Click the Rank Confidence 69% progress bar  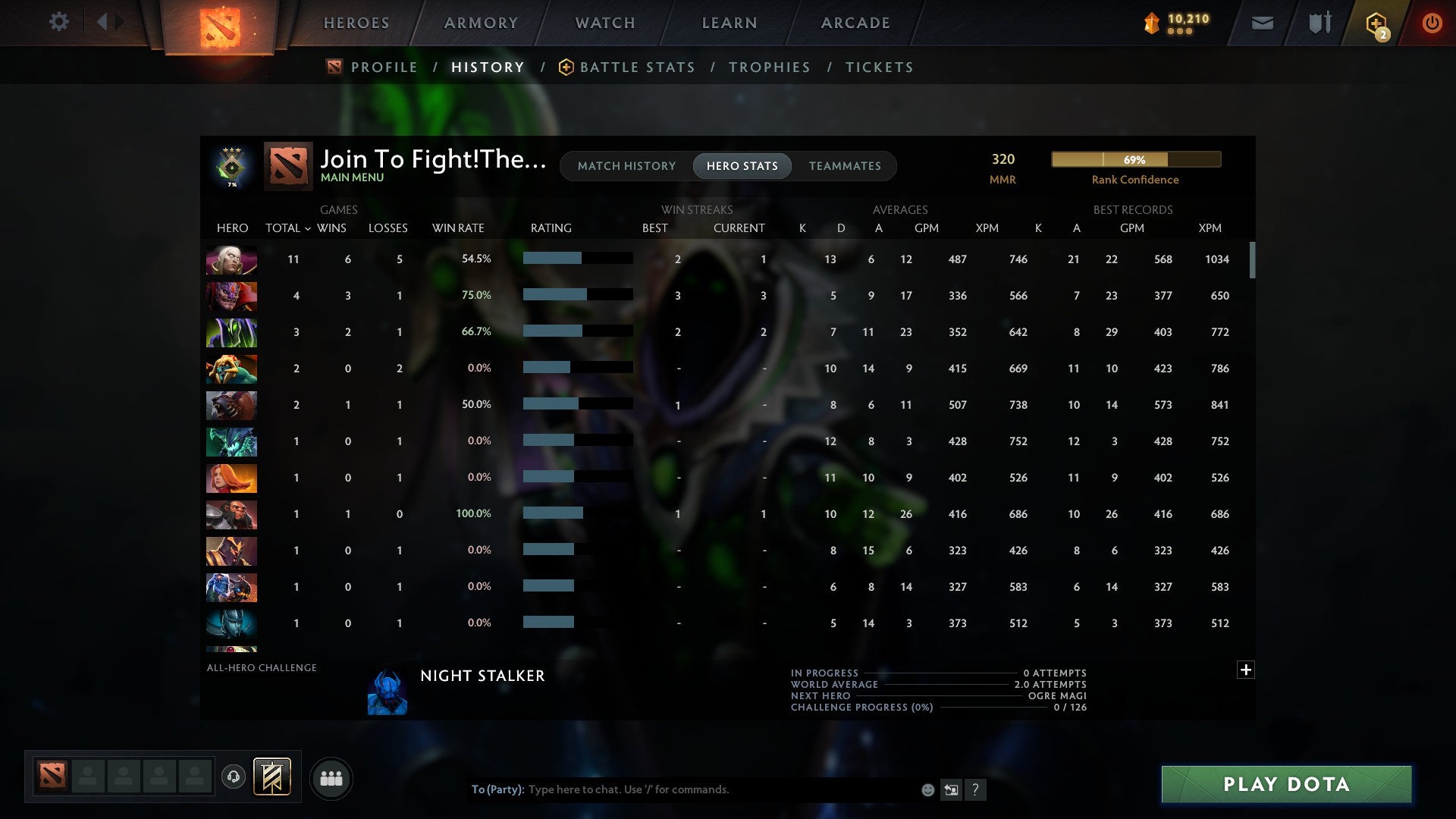pyautogui.click(x=1135, y=159)
